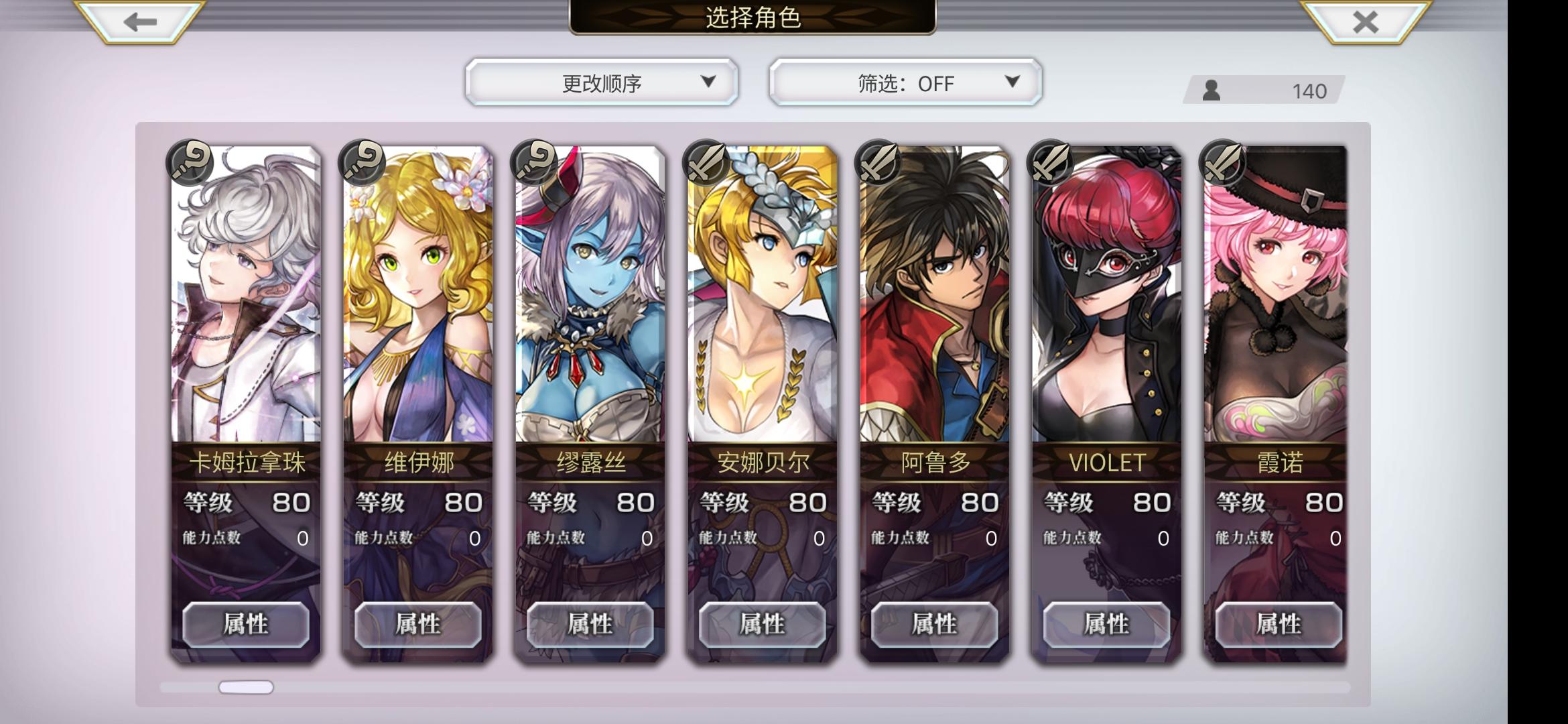The width and height of the screenshot is (1568, 724).
Task: Click the sword icon on 安娜贝尔's card
Action: pos(707,163)
